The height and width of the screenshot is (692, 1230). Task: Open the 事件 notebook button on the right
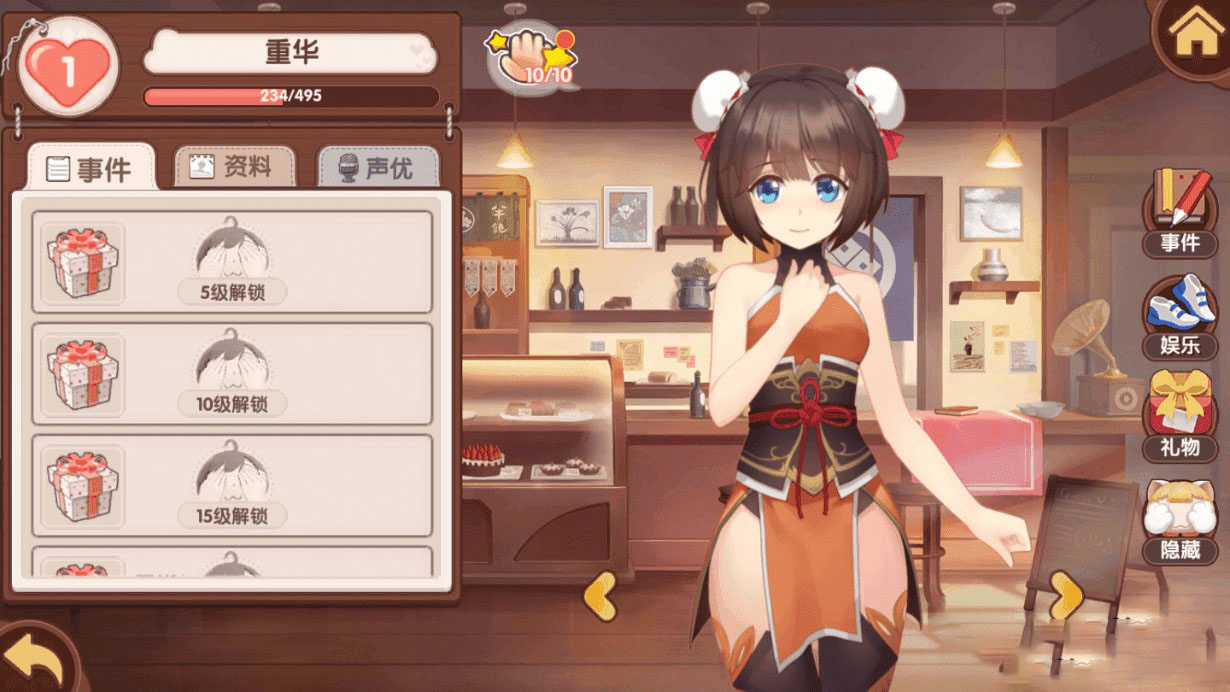(x=1180, y=213)
